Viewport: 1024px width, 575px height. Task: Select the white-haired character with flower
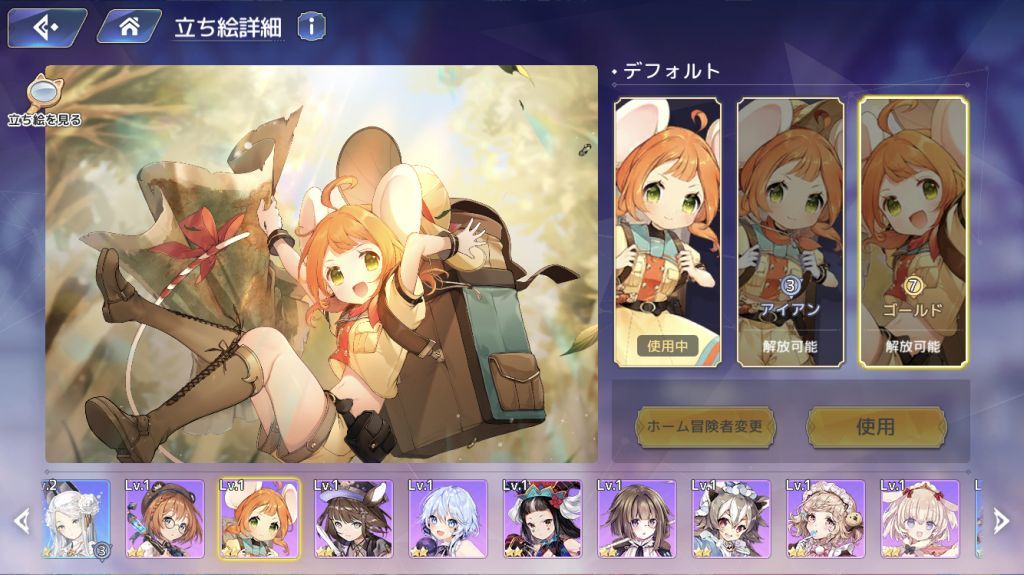pos(76,519)
